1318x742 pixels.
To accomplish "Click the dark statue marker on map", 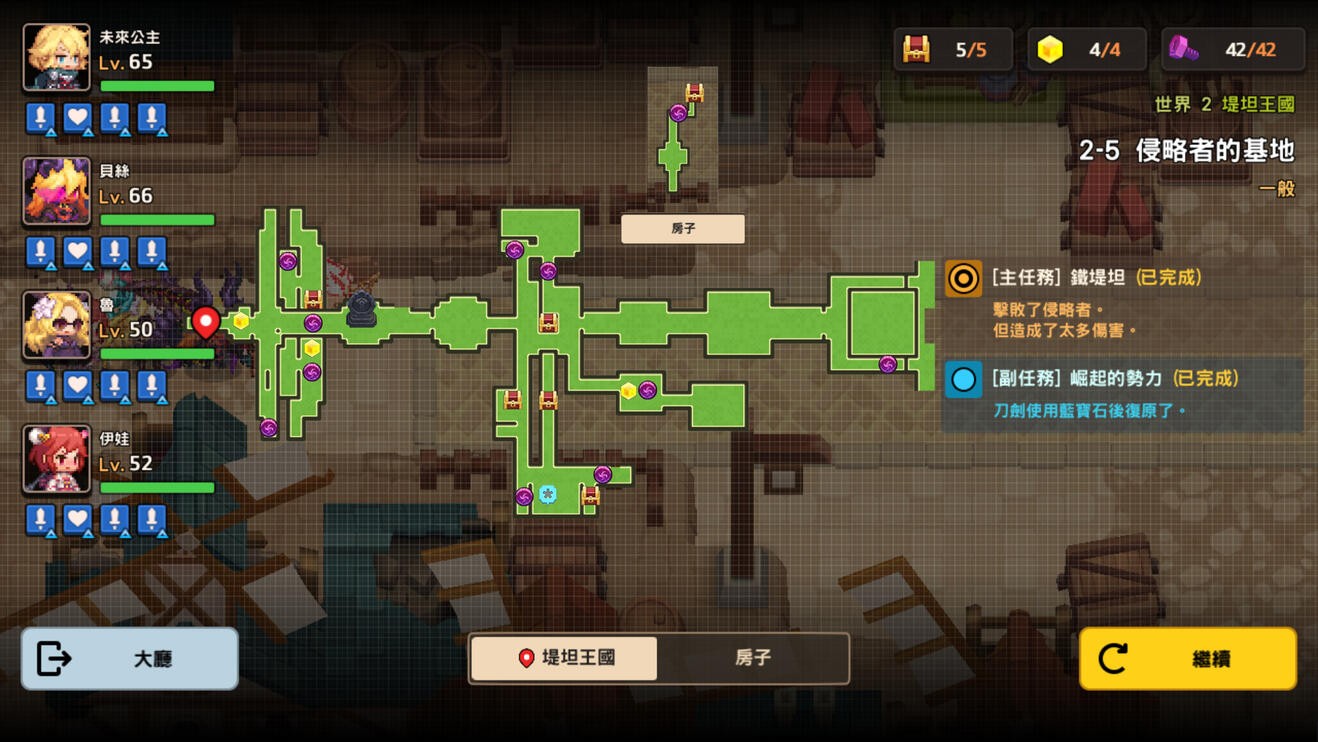I will pos(362,310).
